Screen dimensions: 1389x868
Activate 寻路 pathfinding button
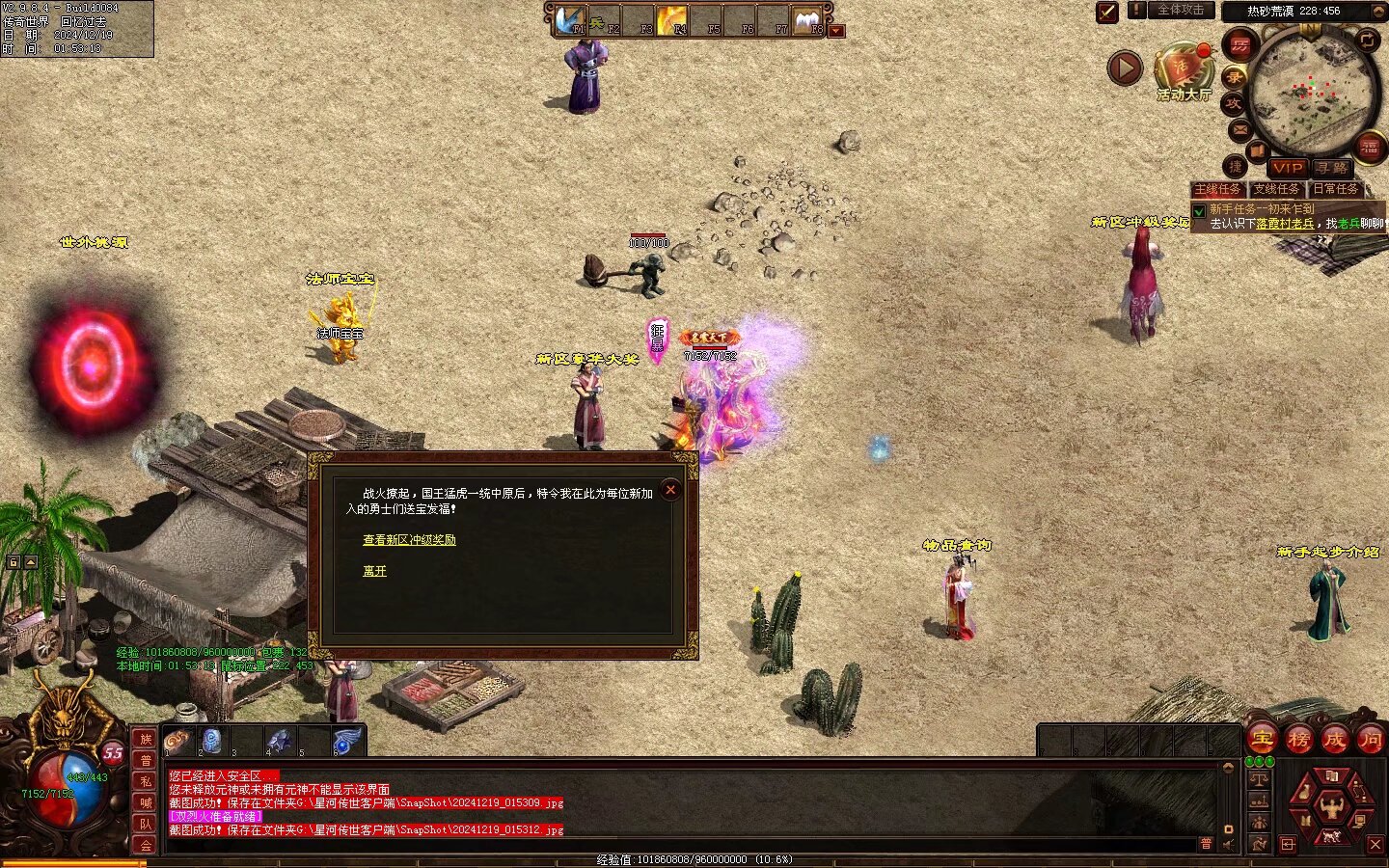pyautogui.click(x=1332, y=168)
